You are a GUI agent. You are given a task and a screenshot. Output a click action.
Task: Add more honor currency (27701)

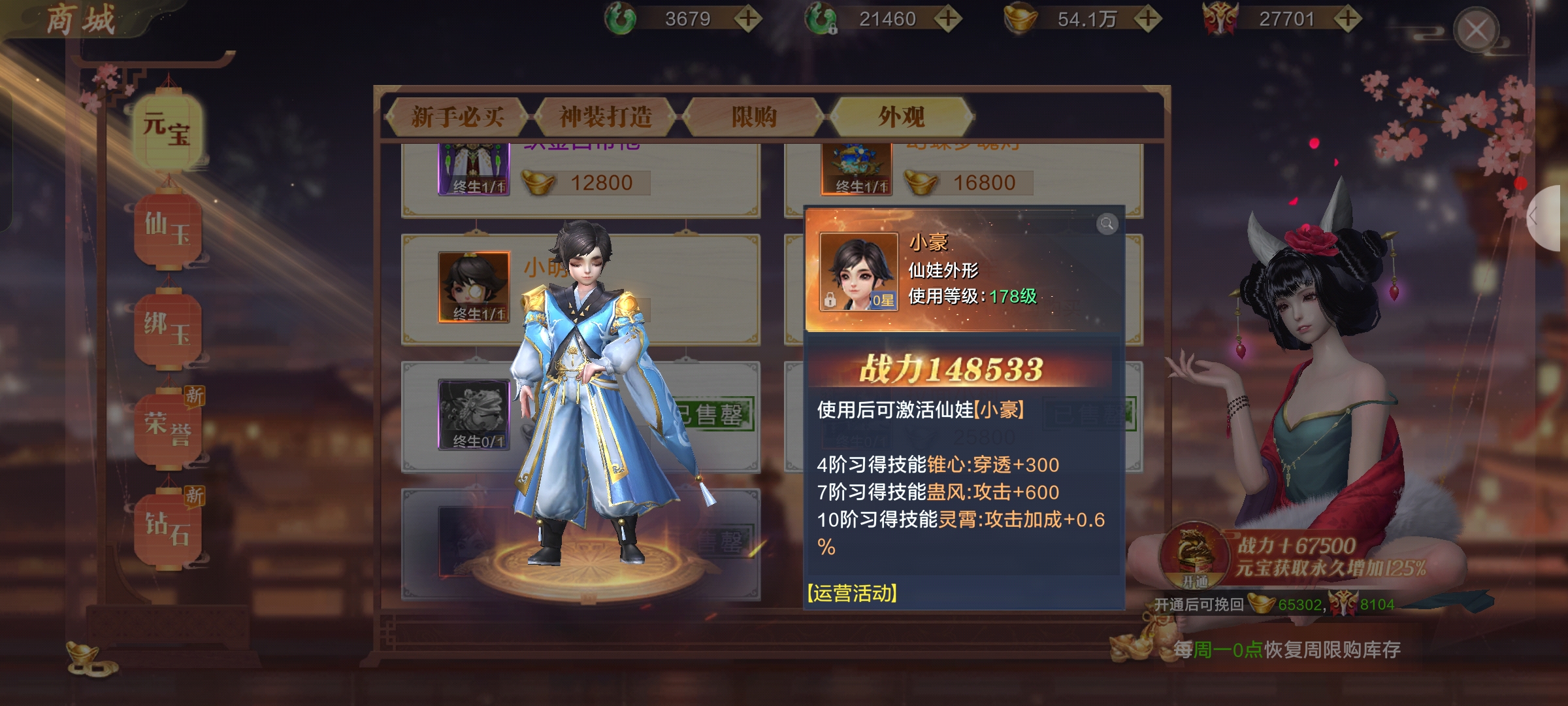(x=1347, y=19)
